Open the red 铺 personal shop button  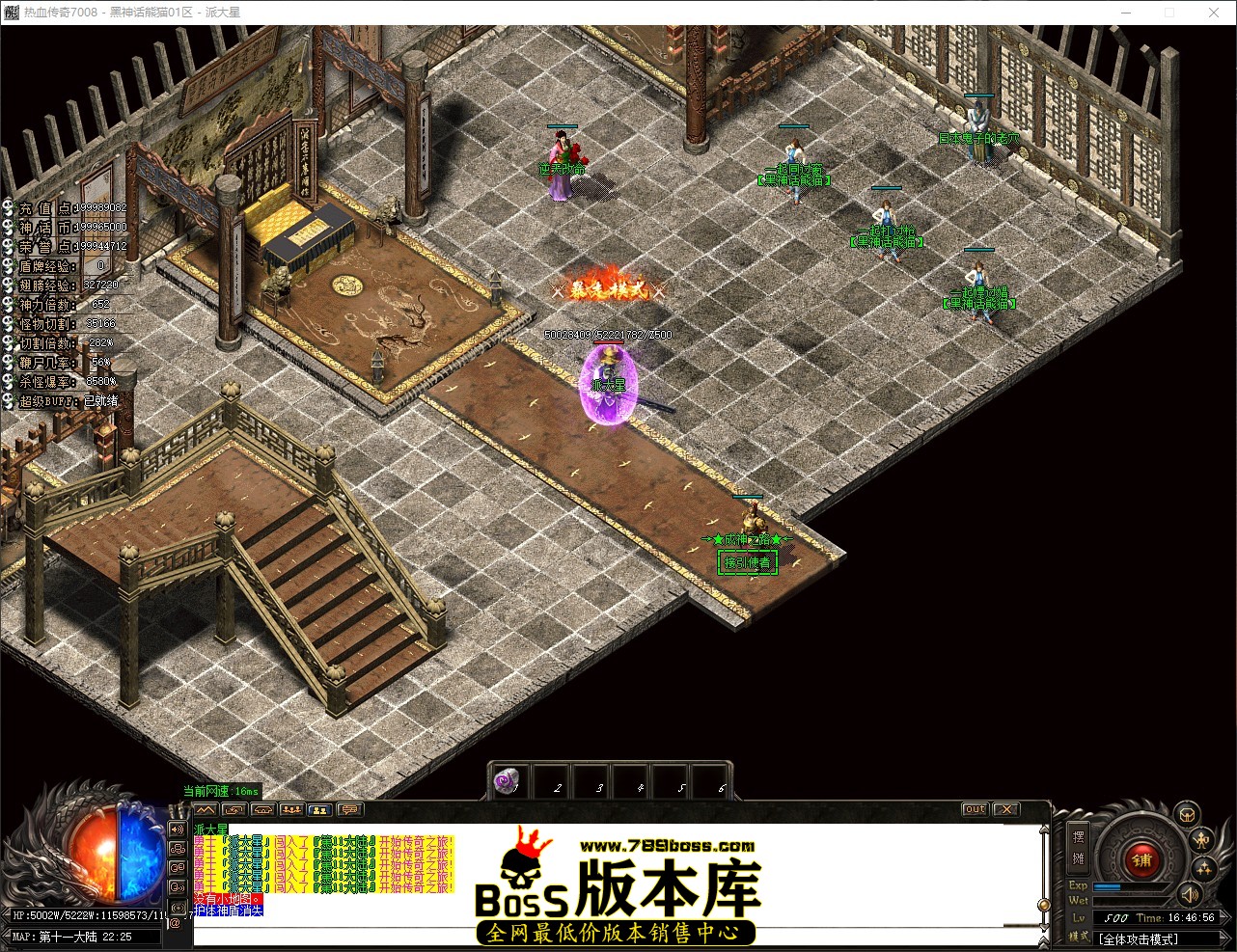(x=1141, y=859)
